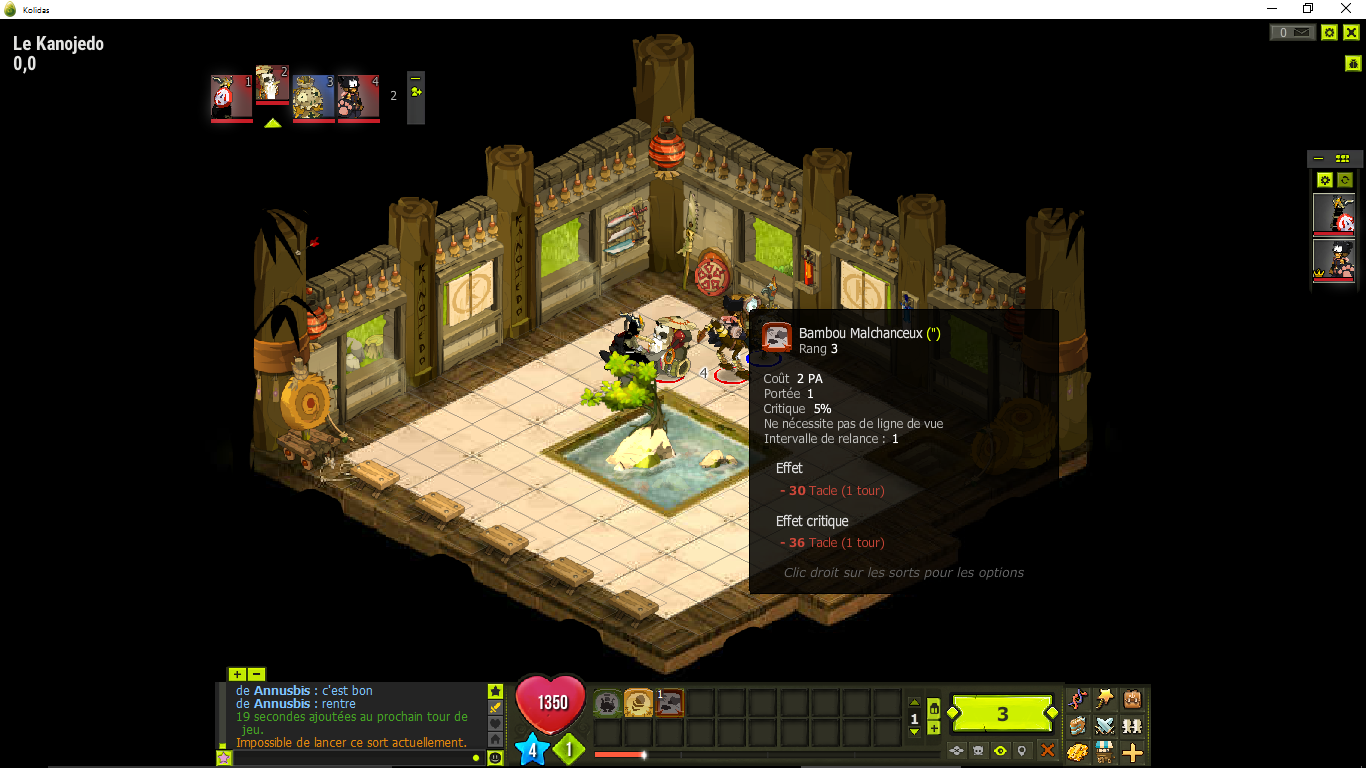The width and height of the screenshot is (1366, 768).
Task: Click the end turn button showing 3
Action: pyautogui.click(x=1001, y=712)
